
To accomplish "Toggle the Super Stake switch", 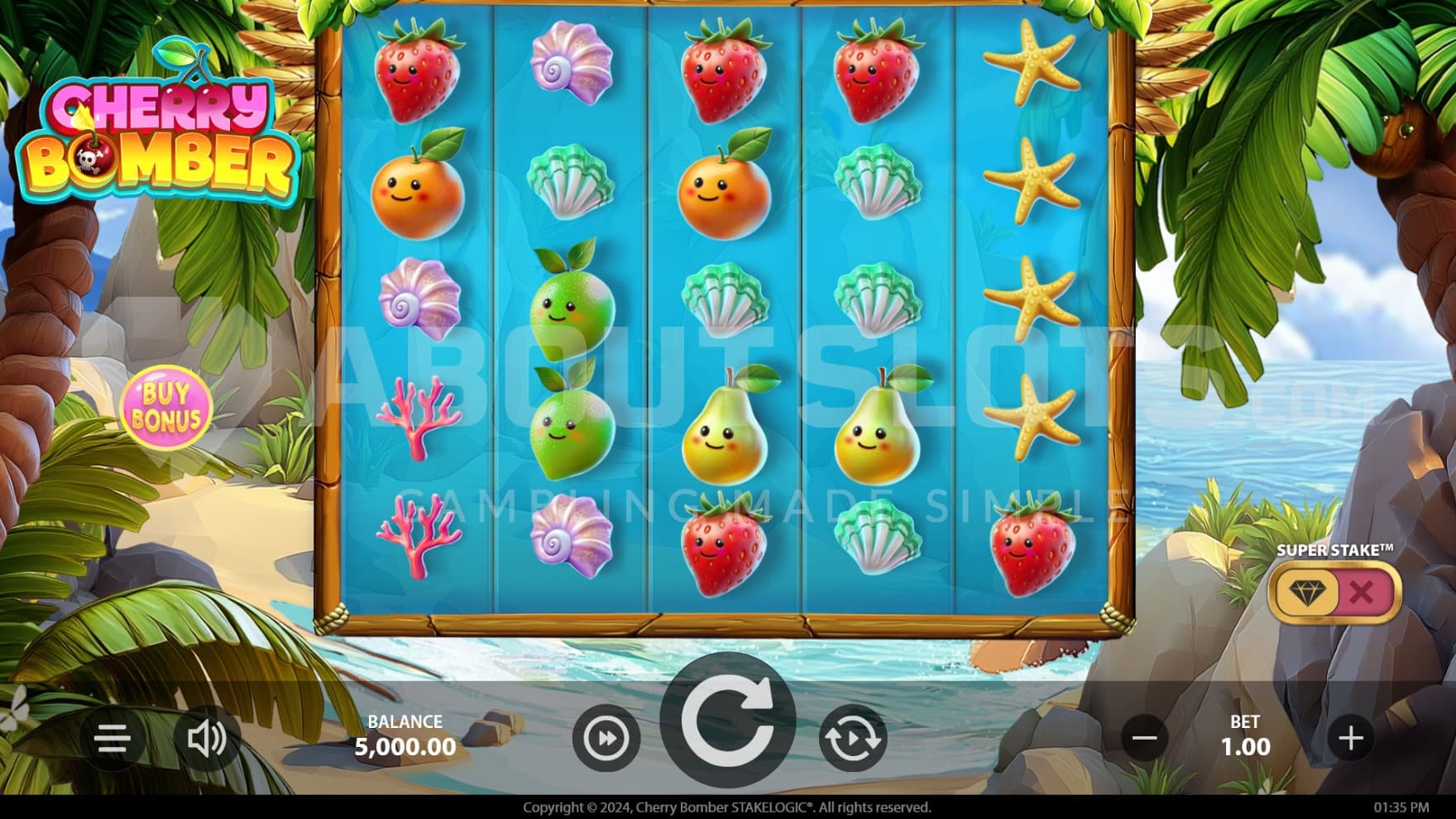I will point(1334,592).
